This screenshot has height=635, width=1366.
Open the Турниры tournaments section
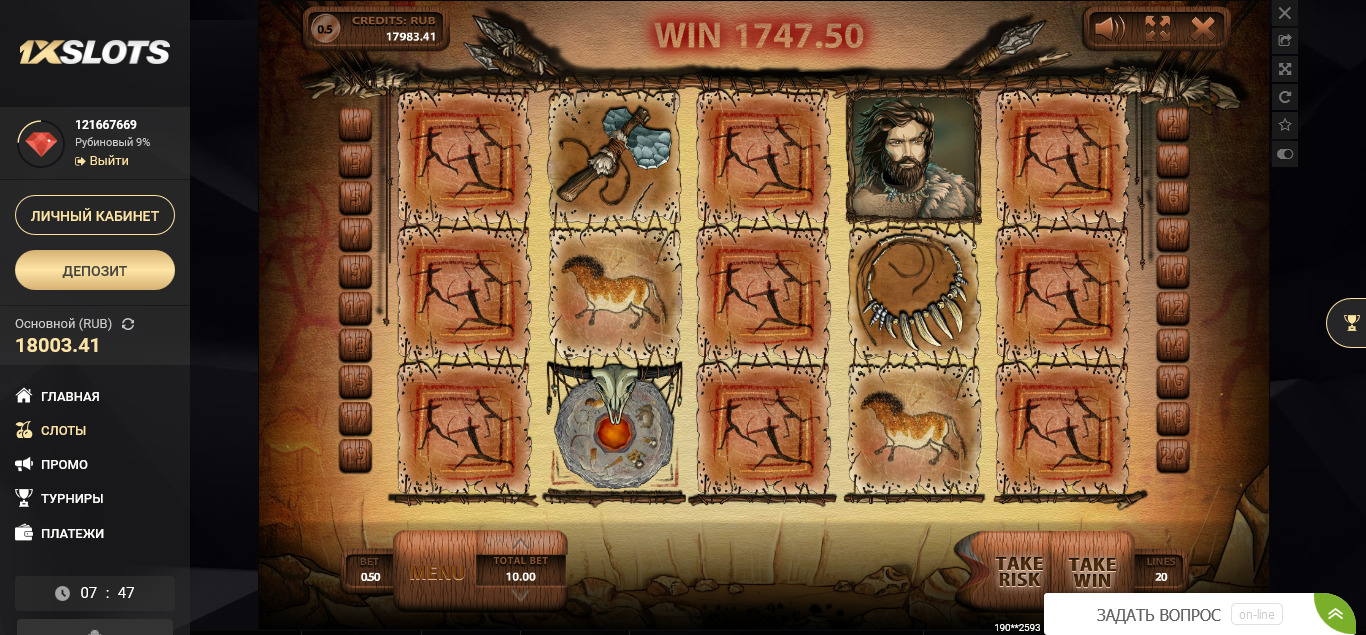tap(72, 498)
